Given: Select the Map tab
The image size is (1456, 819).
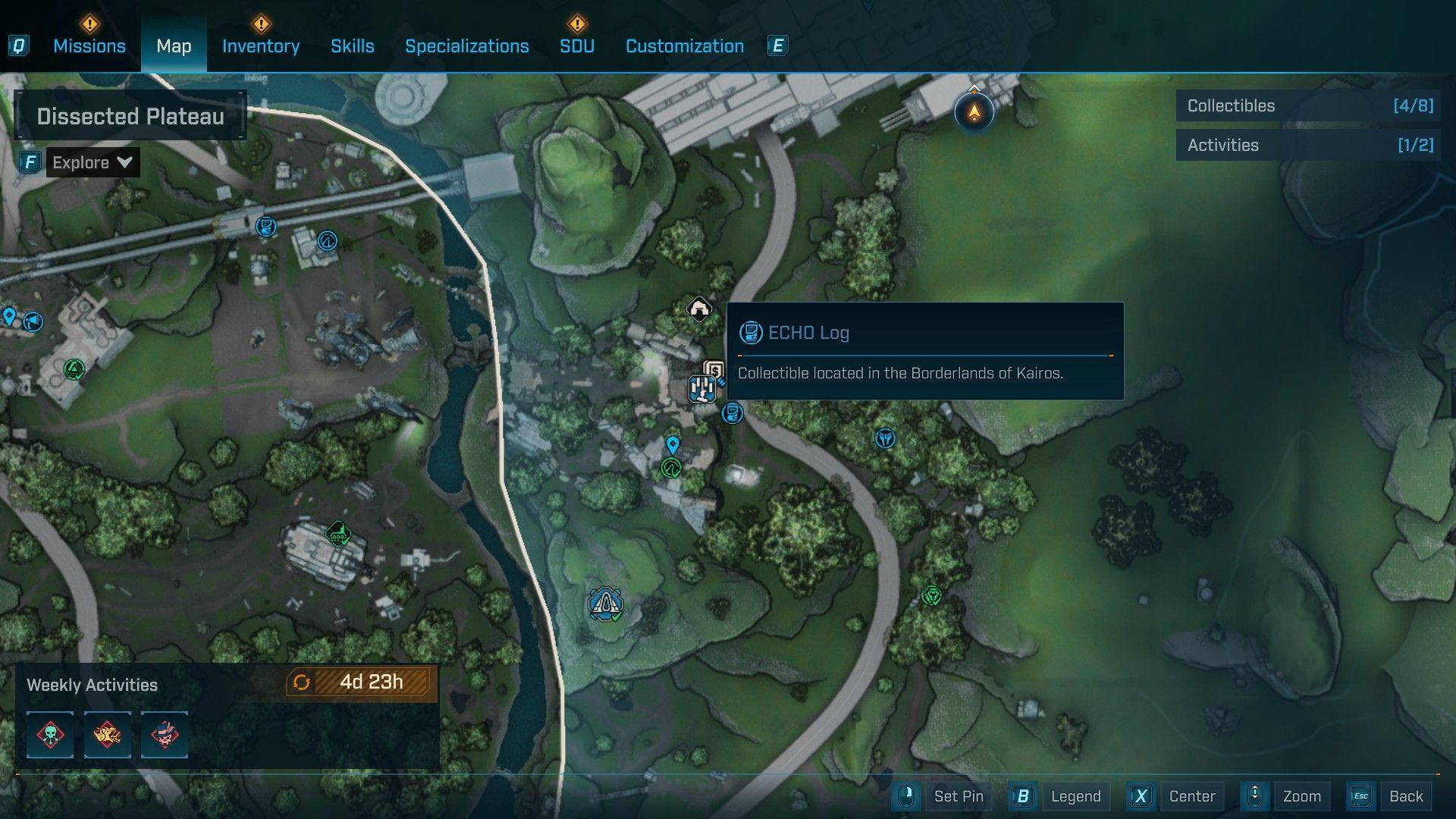Looking at the screenshot, I should click(x=174, y=46).
